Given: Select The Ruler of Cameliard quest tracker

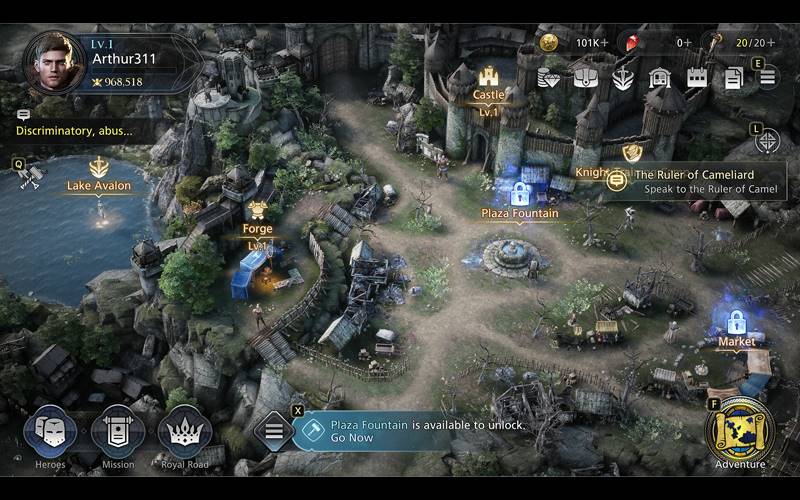Looking at the screenshot, I should [695, 181].
